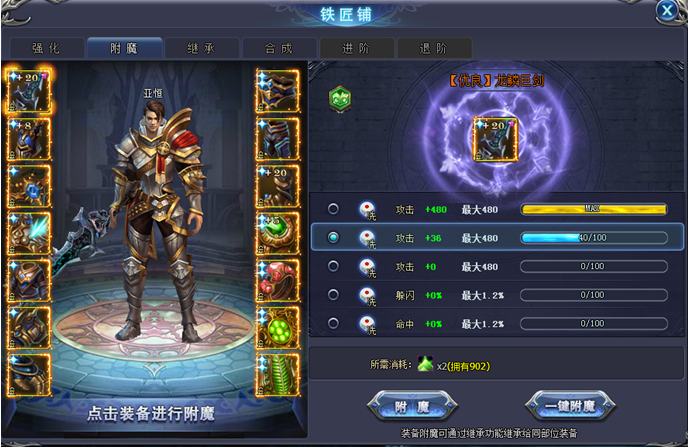Screen dimensions: 688x448
Task: Pick the 躲闪 attribute radio button
Action: [333, 295]
